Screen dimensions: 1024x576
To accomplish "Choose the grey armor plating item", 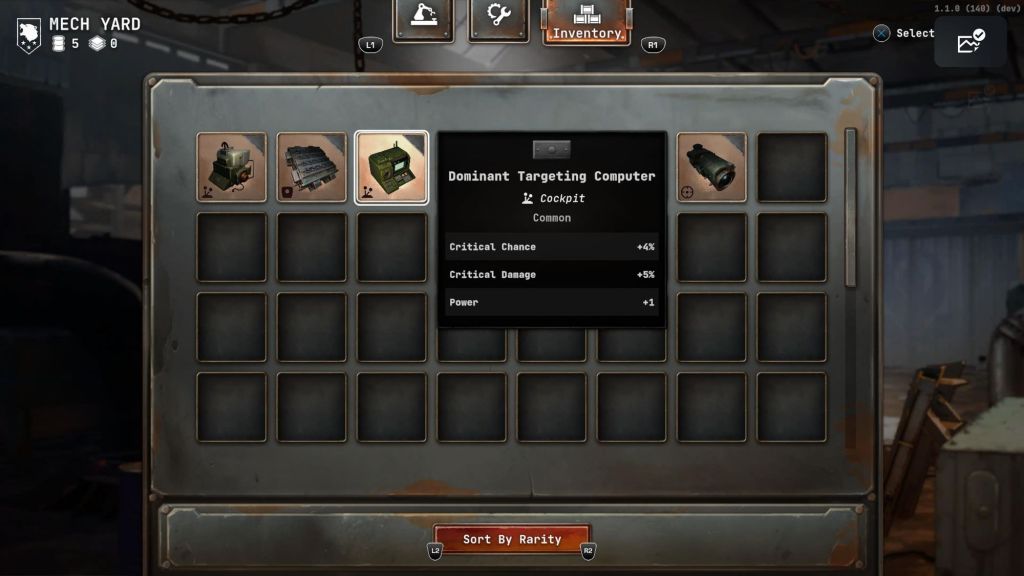I will [312, 167].
